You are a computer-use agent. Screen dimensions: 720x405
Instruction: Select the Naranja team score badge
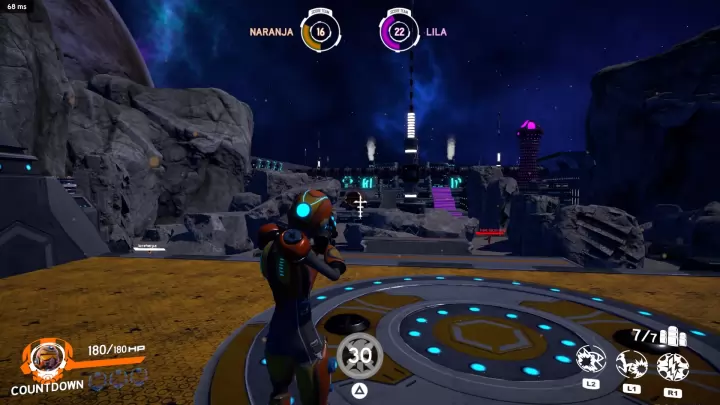tap(320, 31)
